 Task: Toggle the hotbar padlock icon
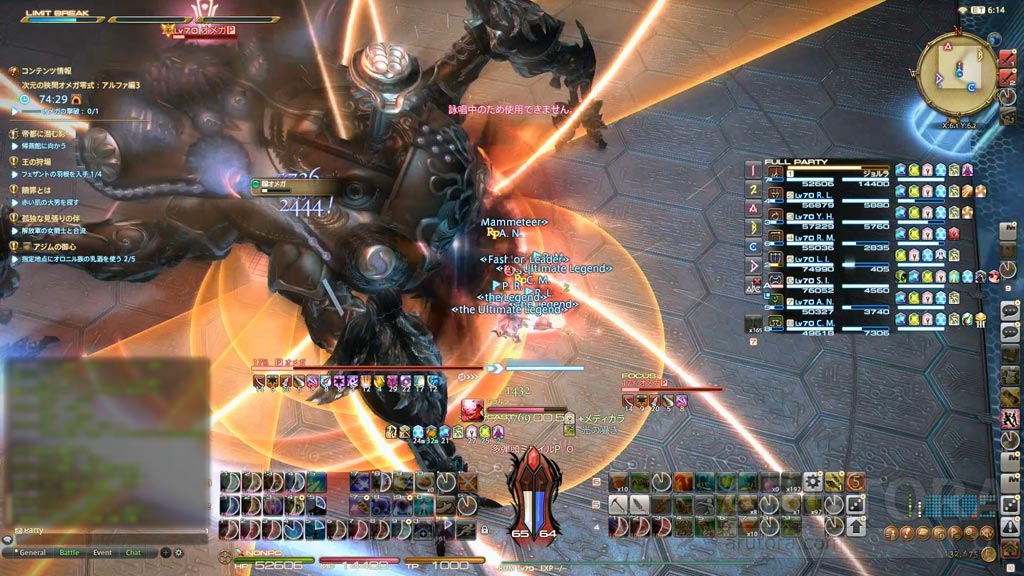(x=484, y=528)
